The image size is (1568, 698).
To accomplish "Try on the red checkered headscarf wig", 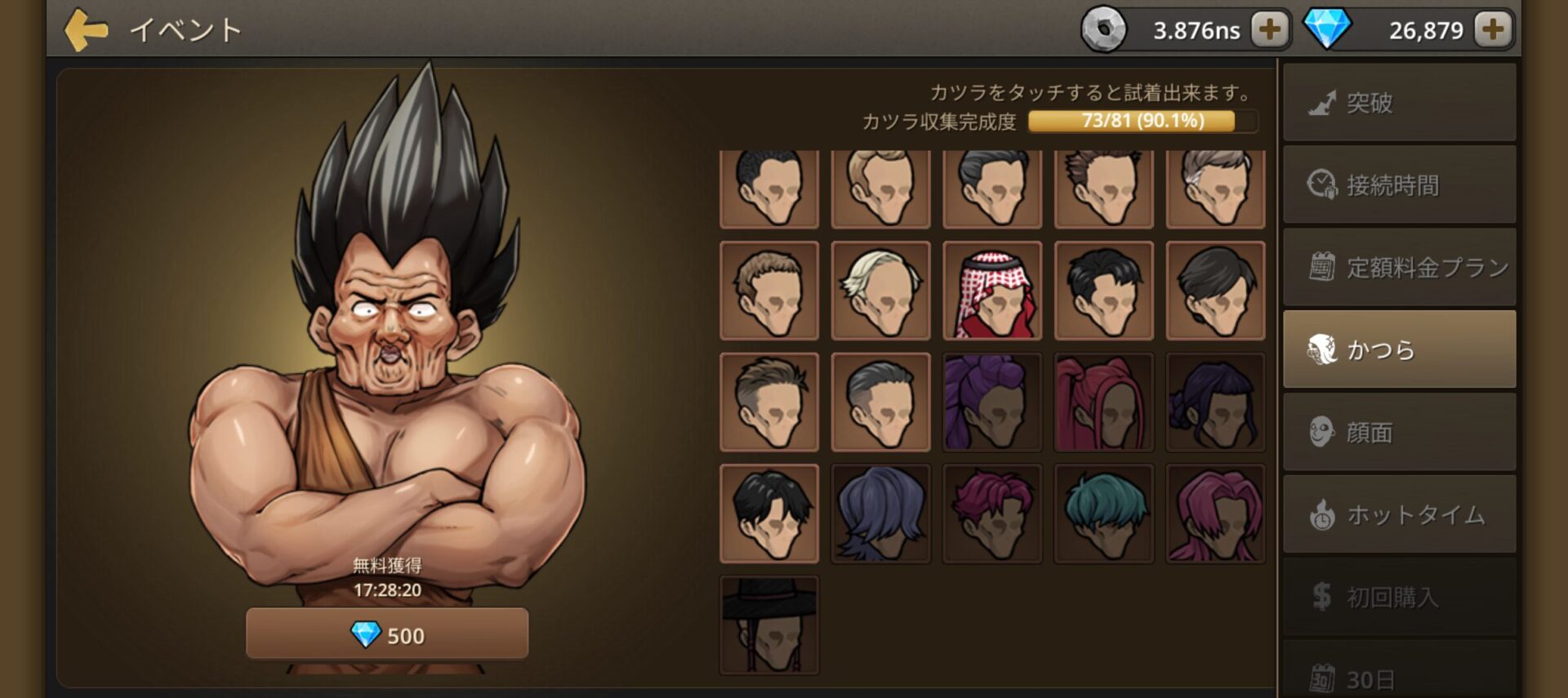I will 992,291.
